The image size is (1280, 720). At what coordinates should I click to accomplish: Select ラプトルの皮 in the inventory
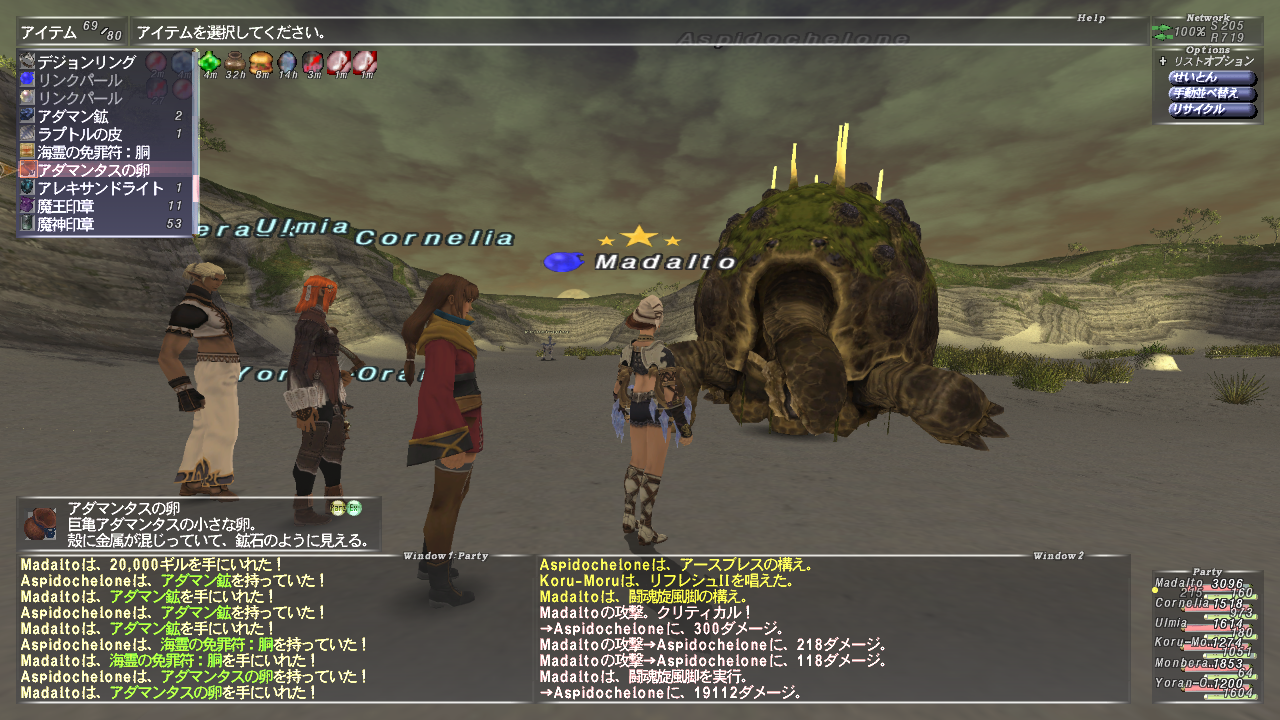(x=79, y=134)
